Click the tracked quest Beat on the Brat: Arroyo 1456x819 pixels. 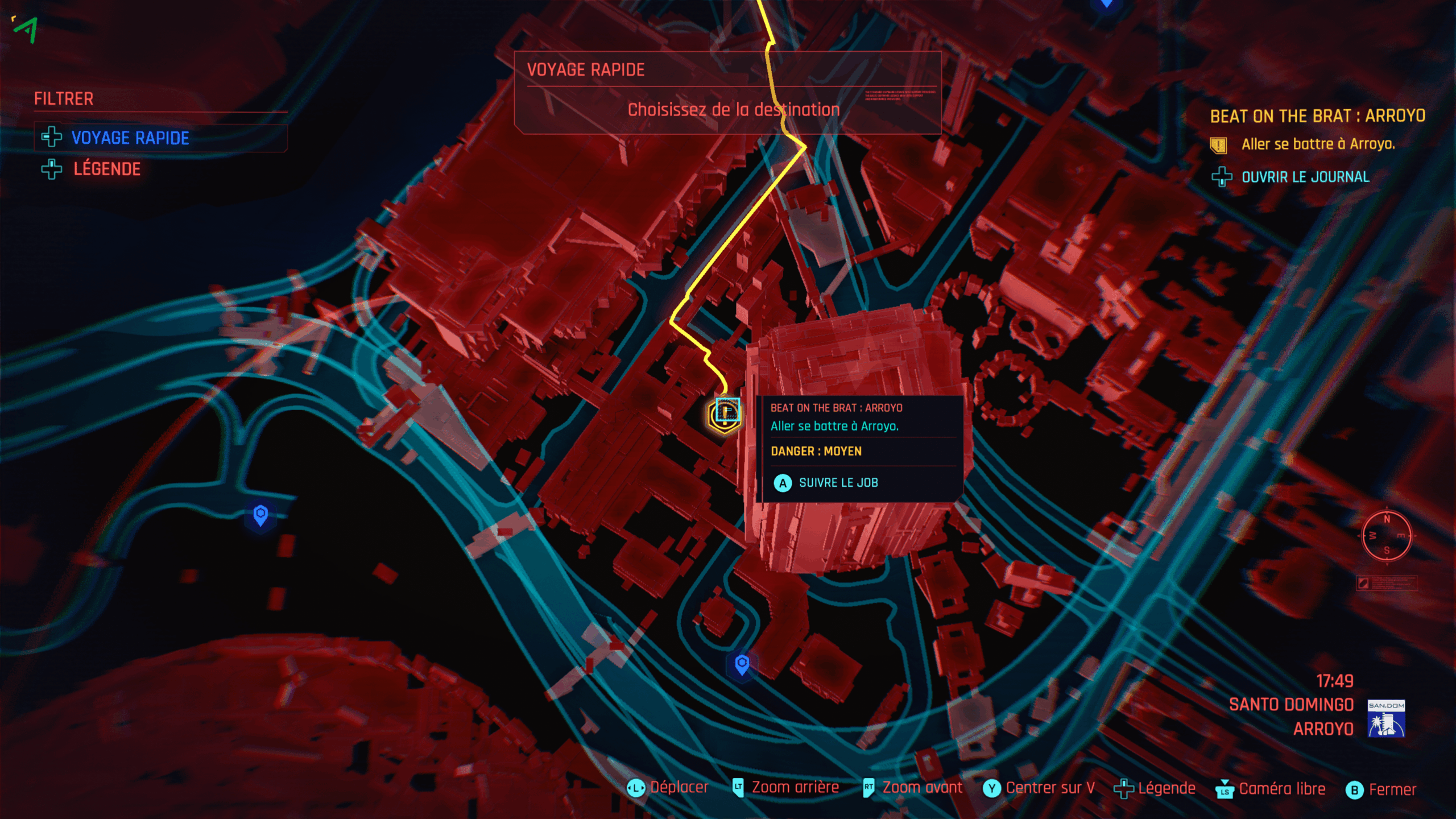pyautogui.click(x=1317, y=116)
